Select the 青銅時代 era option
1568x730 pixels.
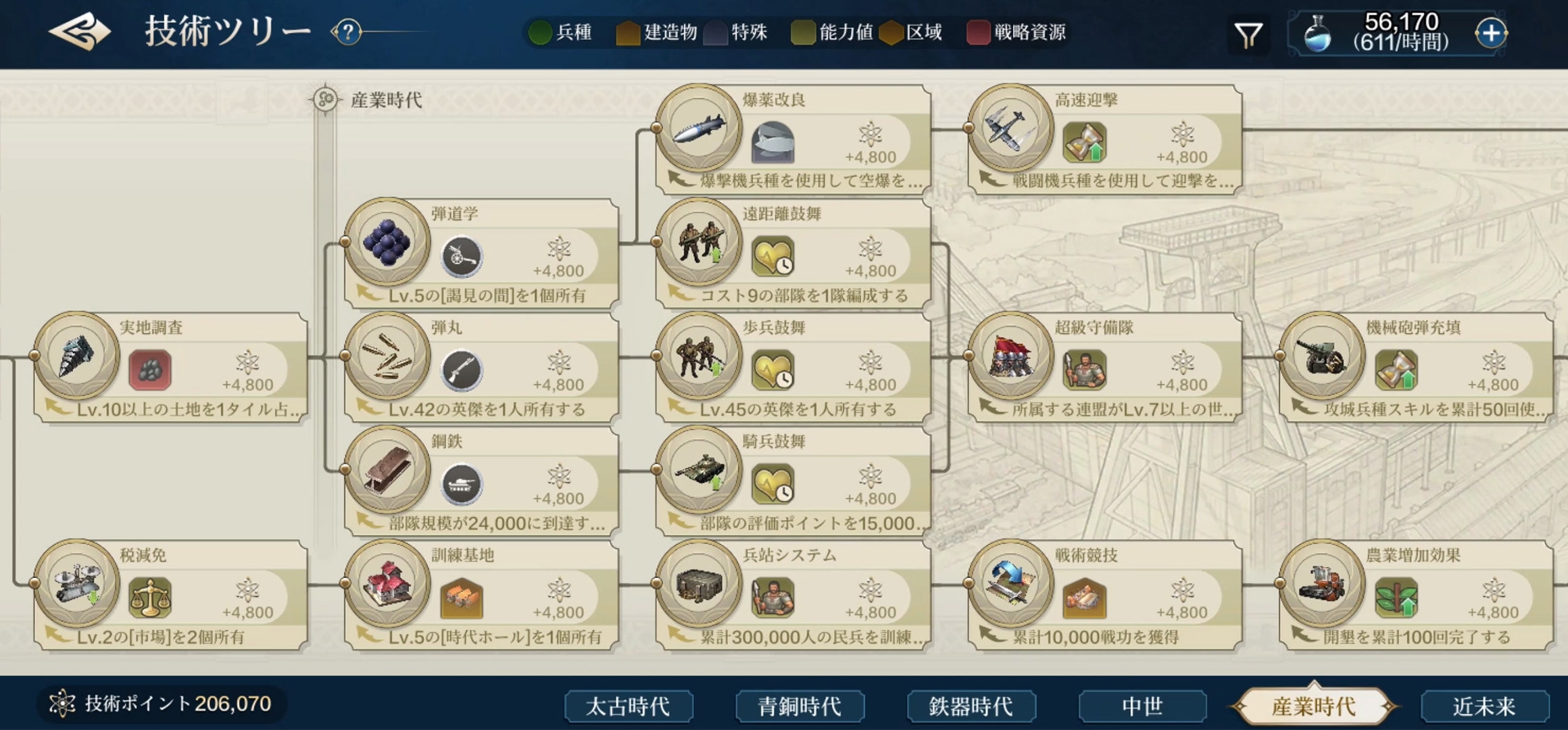point(800,705)
